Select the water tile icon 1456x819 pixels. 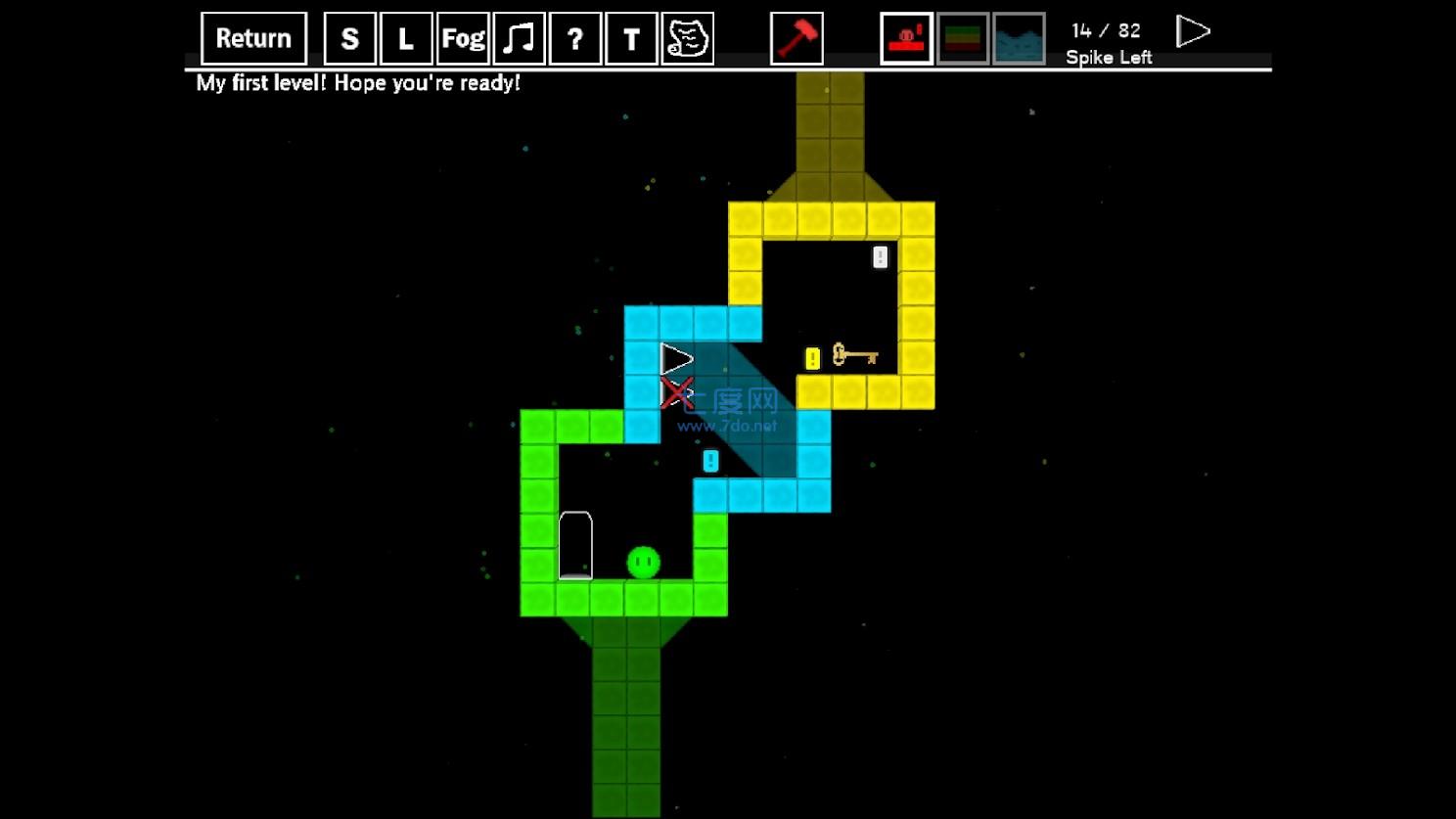pyautogui.click(x=1019, y=39)
